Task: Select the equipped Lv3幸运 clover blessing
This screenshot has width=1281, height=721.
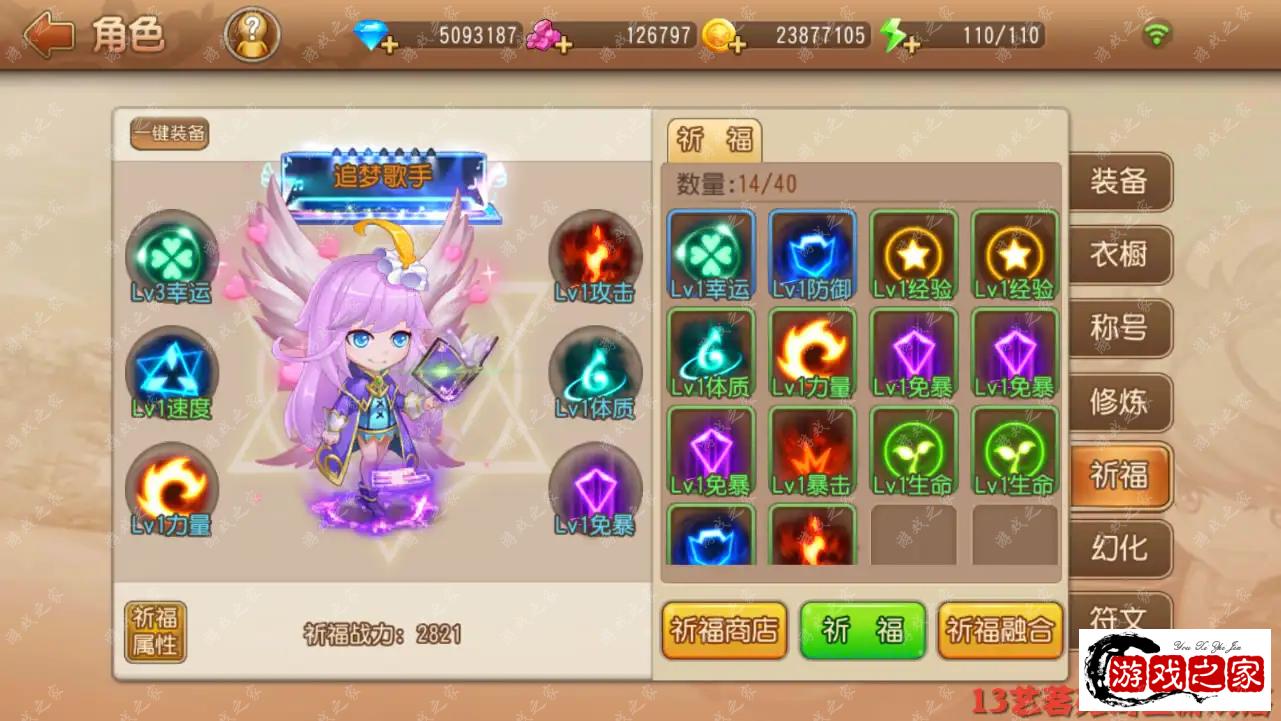Action: pos(172,257)
